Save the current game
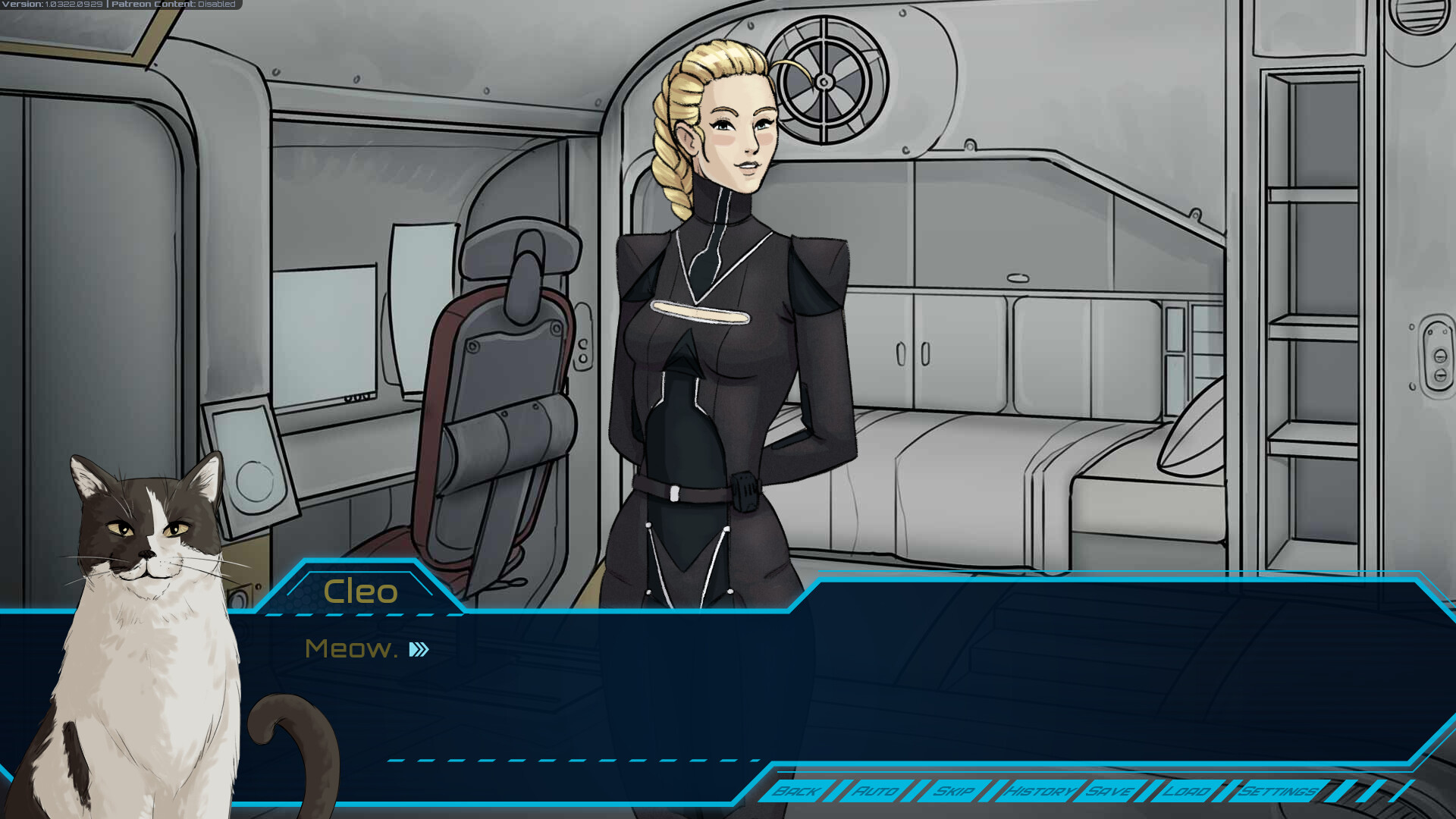 point(1110,792)
